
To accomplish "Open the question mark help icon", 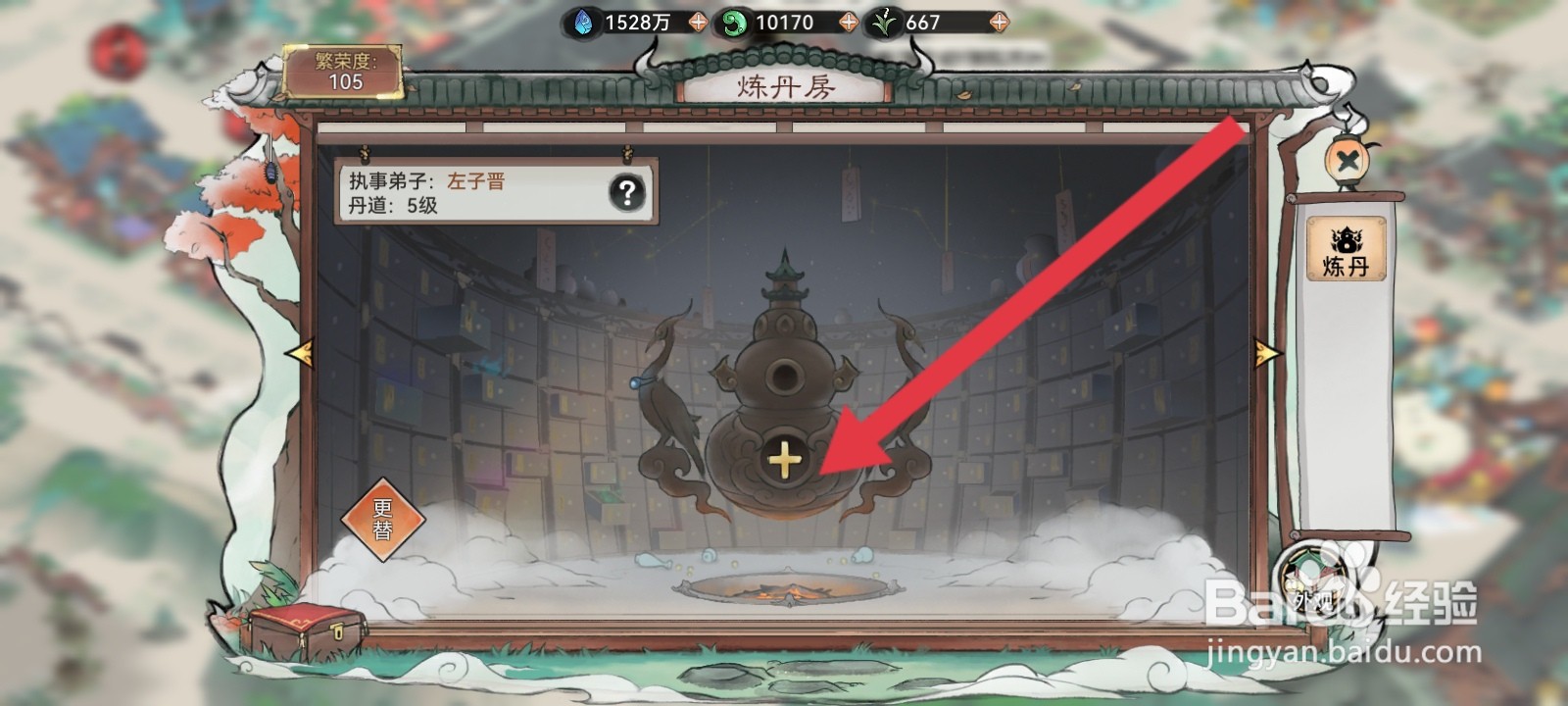I will point(625,193).
